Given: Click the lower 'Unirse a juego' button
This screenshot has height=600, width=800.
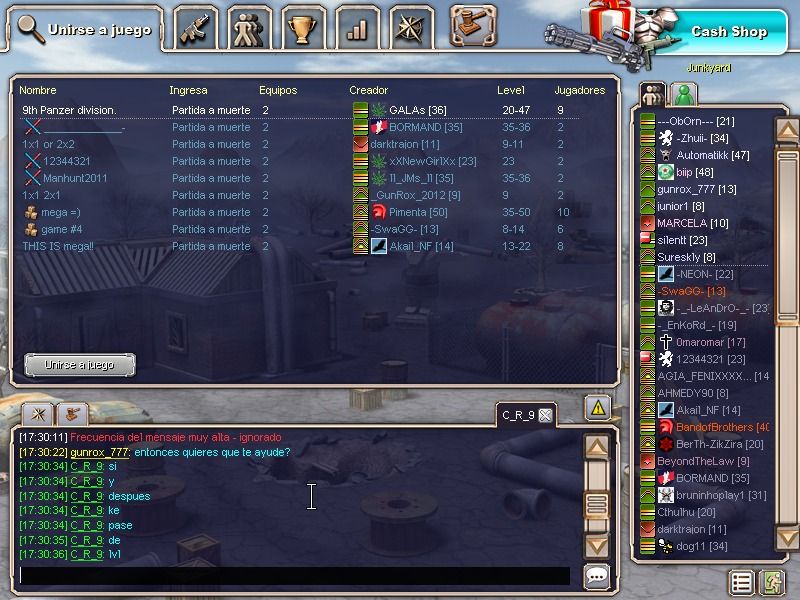Looking at the screenshot, I should coord(79,365).
